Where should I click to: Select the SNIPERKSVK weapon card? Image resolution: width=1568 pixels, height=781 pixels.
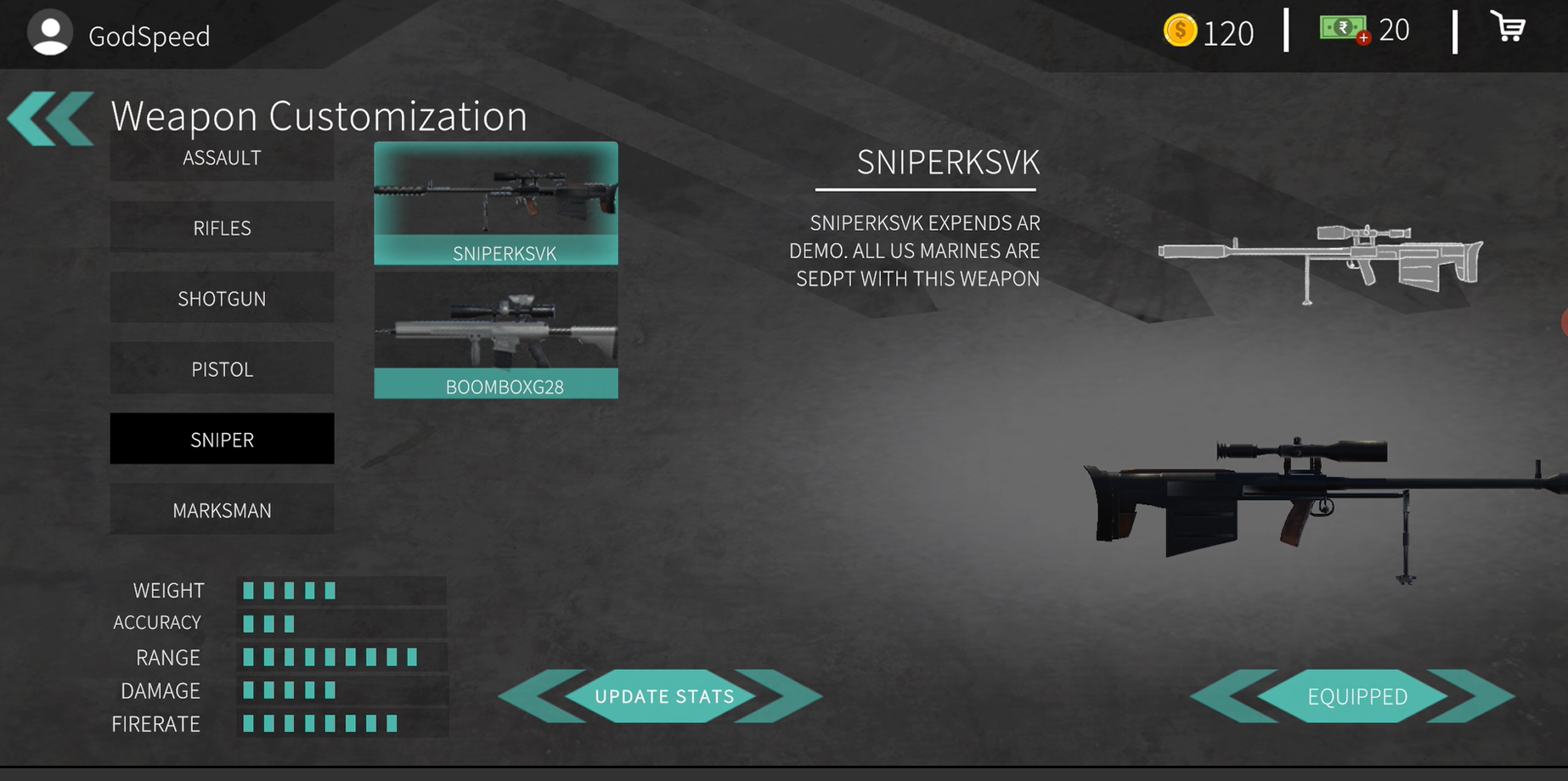[496, 204]
